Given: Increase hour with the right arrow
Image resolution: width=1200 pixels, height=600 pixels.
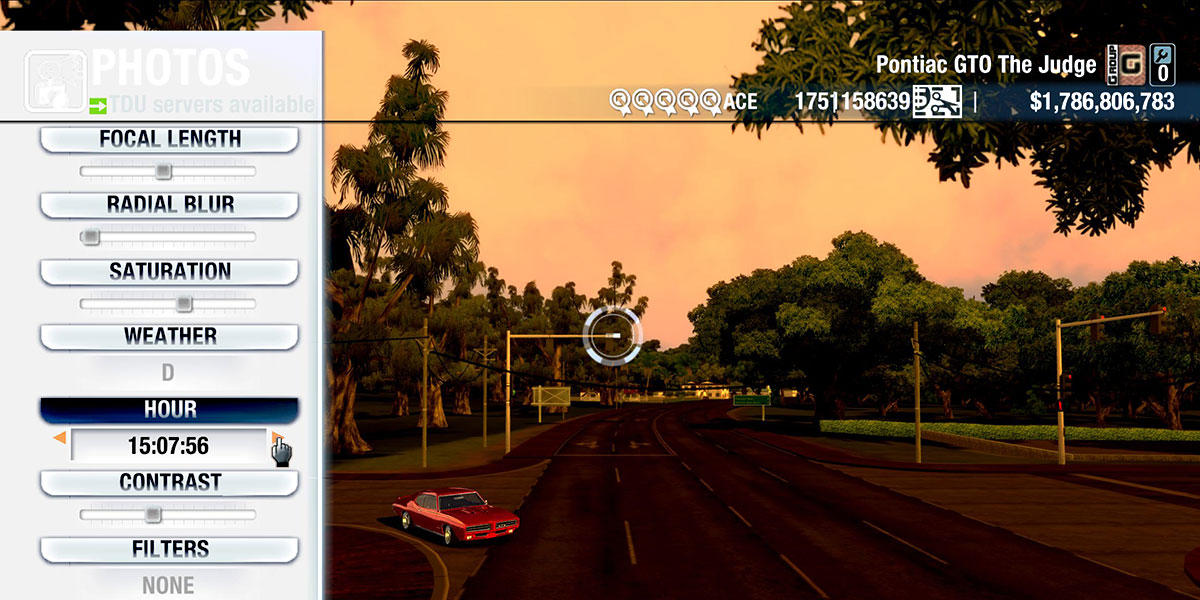Looking at the screenshot, I should point(276,438).
